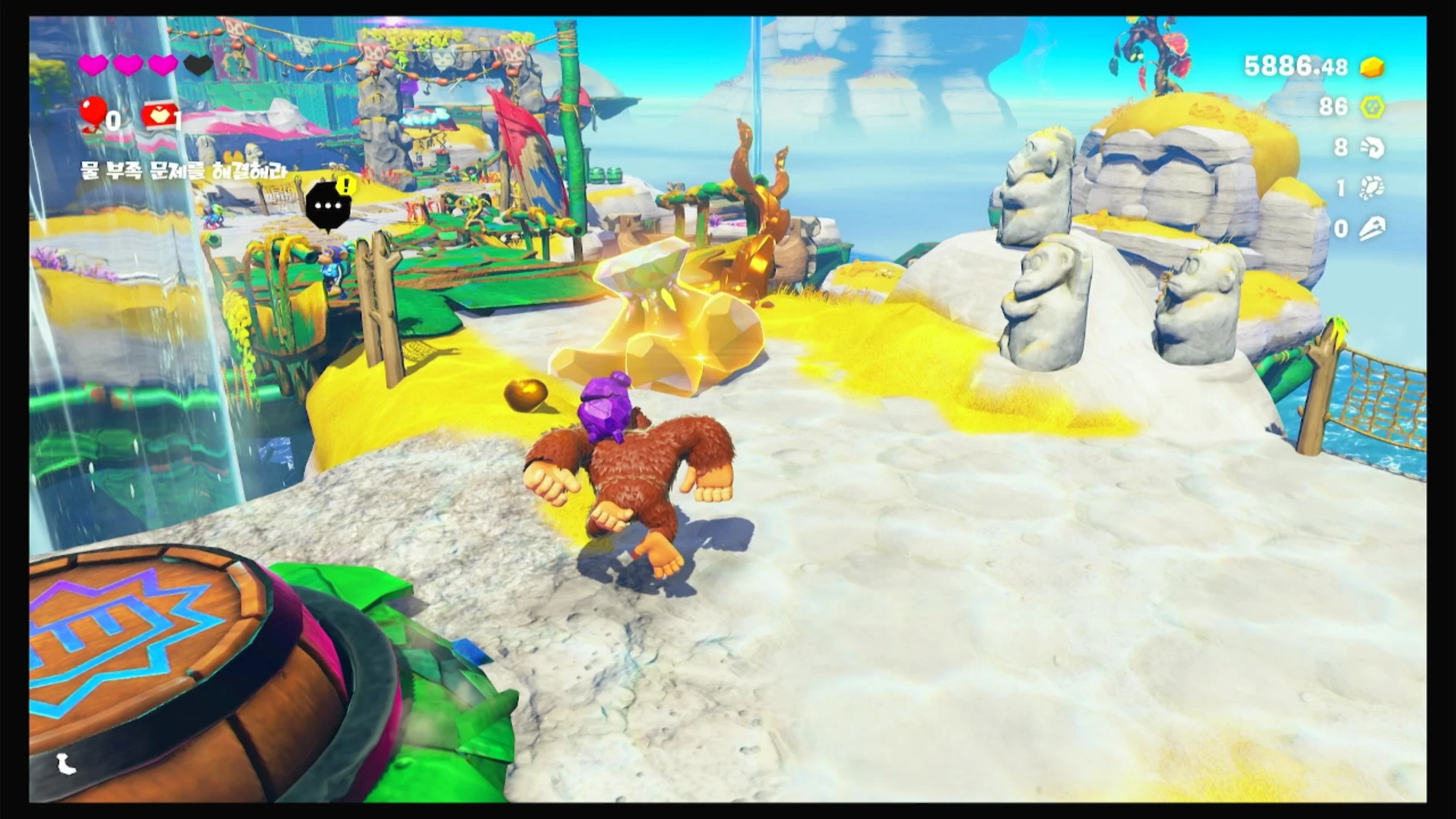This screenshot has height=819, width=1456.
Task: Click the small white boot-shaped icon
Action: [66, 764]
